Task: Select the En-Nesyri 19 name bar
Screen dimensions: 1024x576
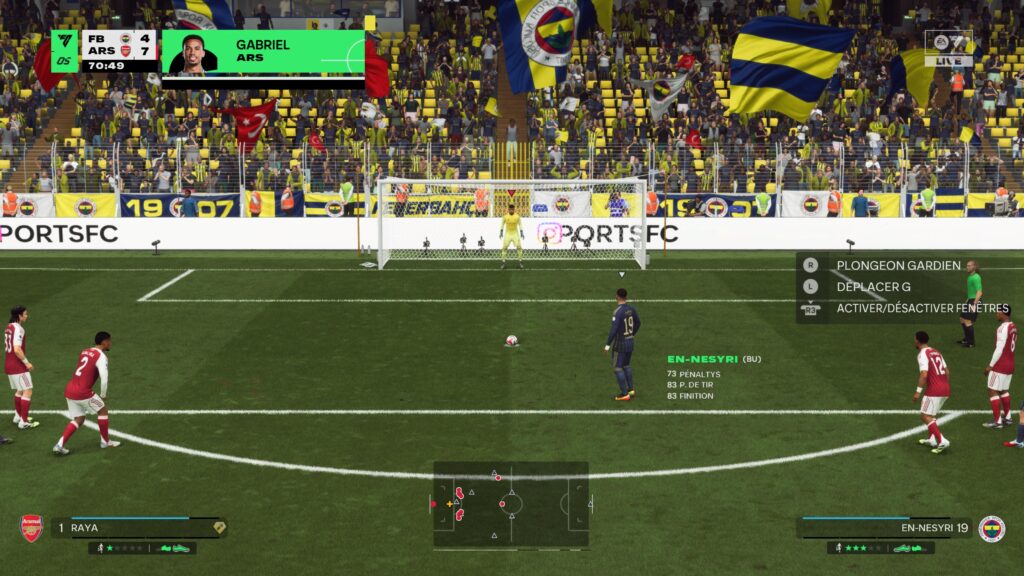Action: (886, 528)
